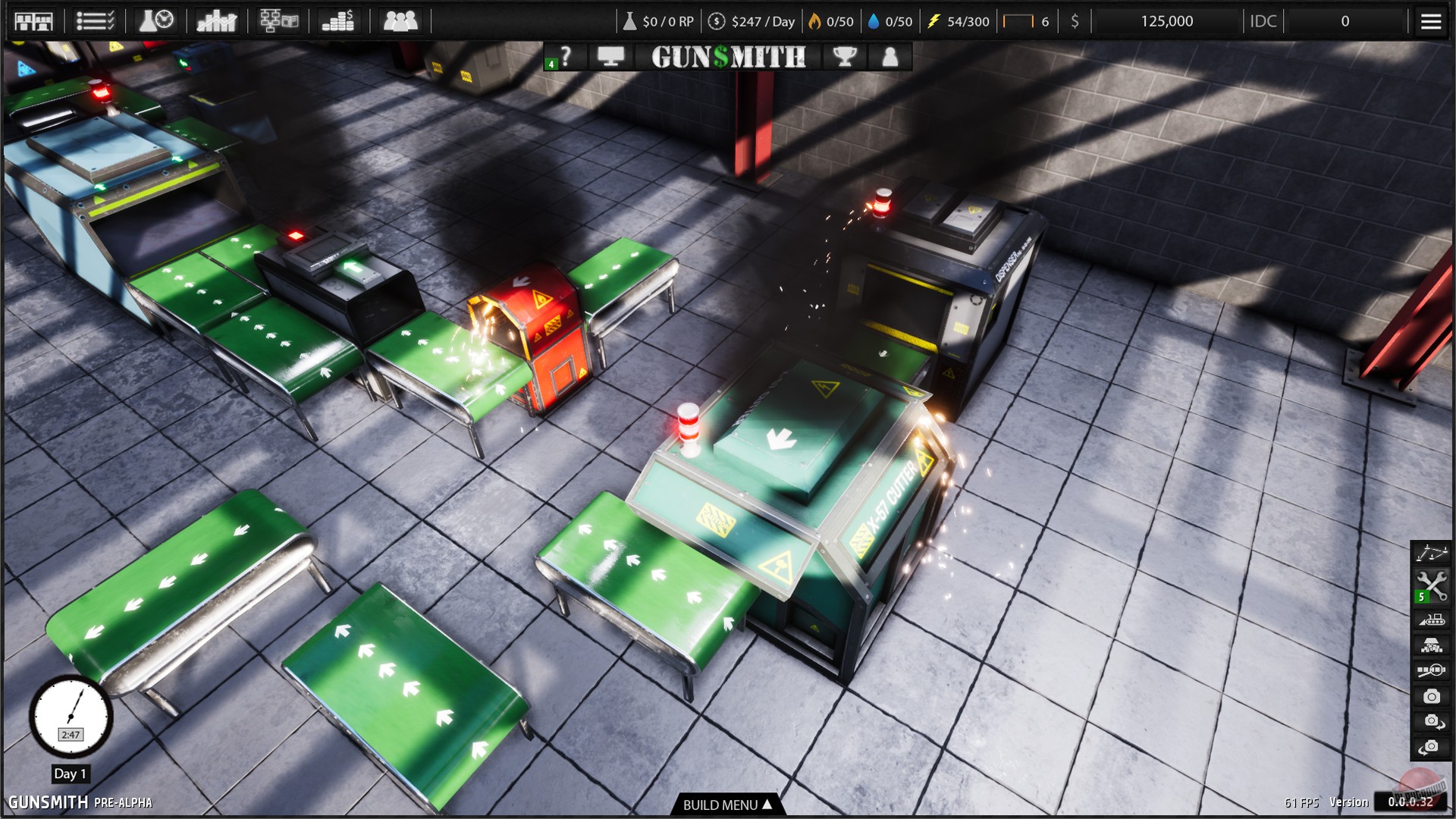Click the help question mark button
Viewport: 1456px width, 819px height.
coord(567,57)
